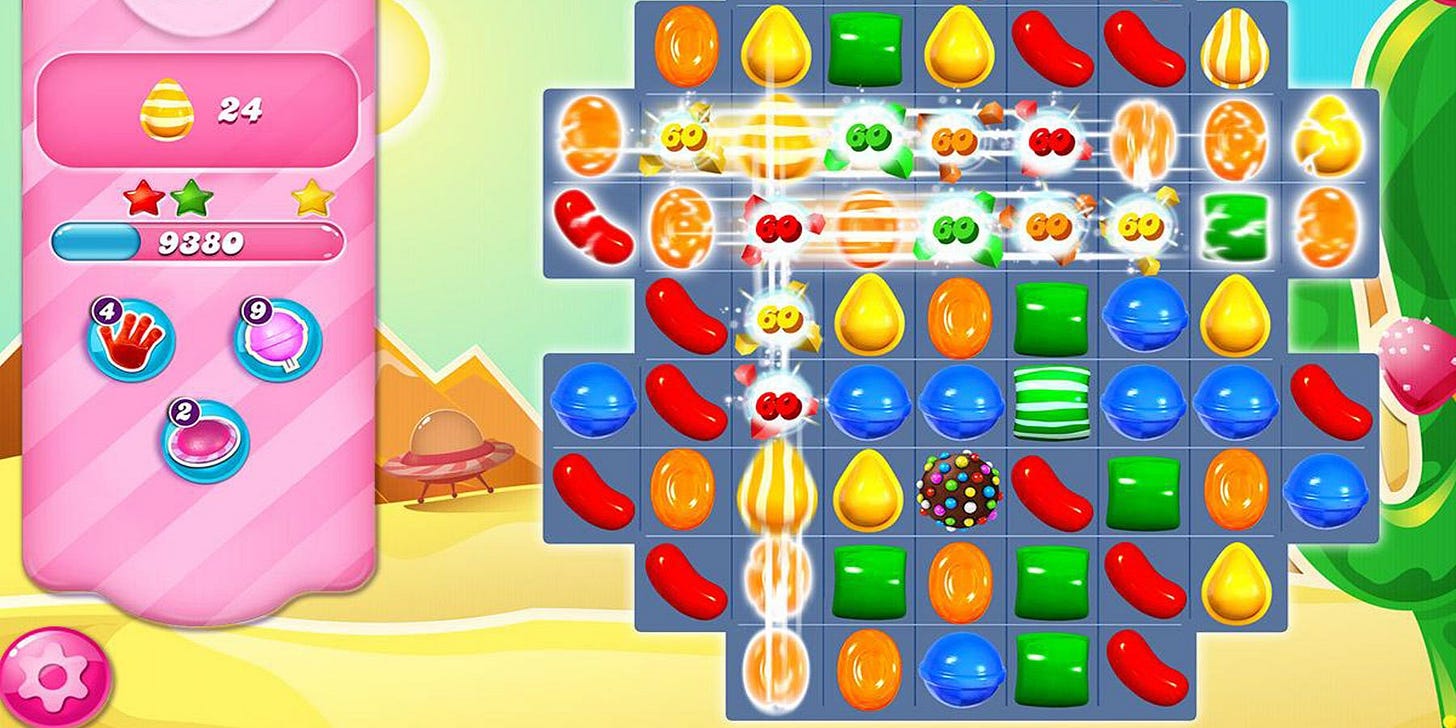Tap the orange candy in the top-left corner
The width and height of the screenshot is (1456, 728).
[x=684, y=46]
